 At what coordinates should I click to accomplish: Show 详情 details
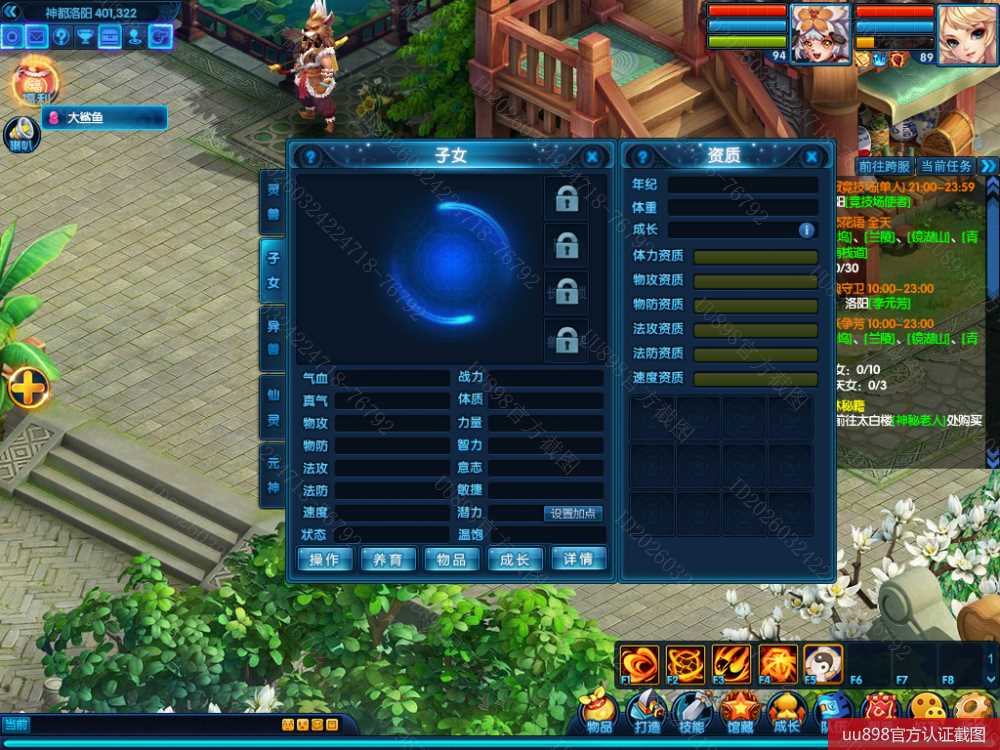579,559
